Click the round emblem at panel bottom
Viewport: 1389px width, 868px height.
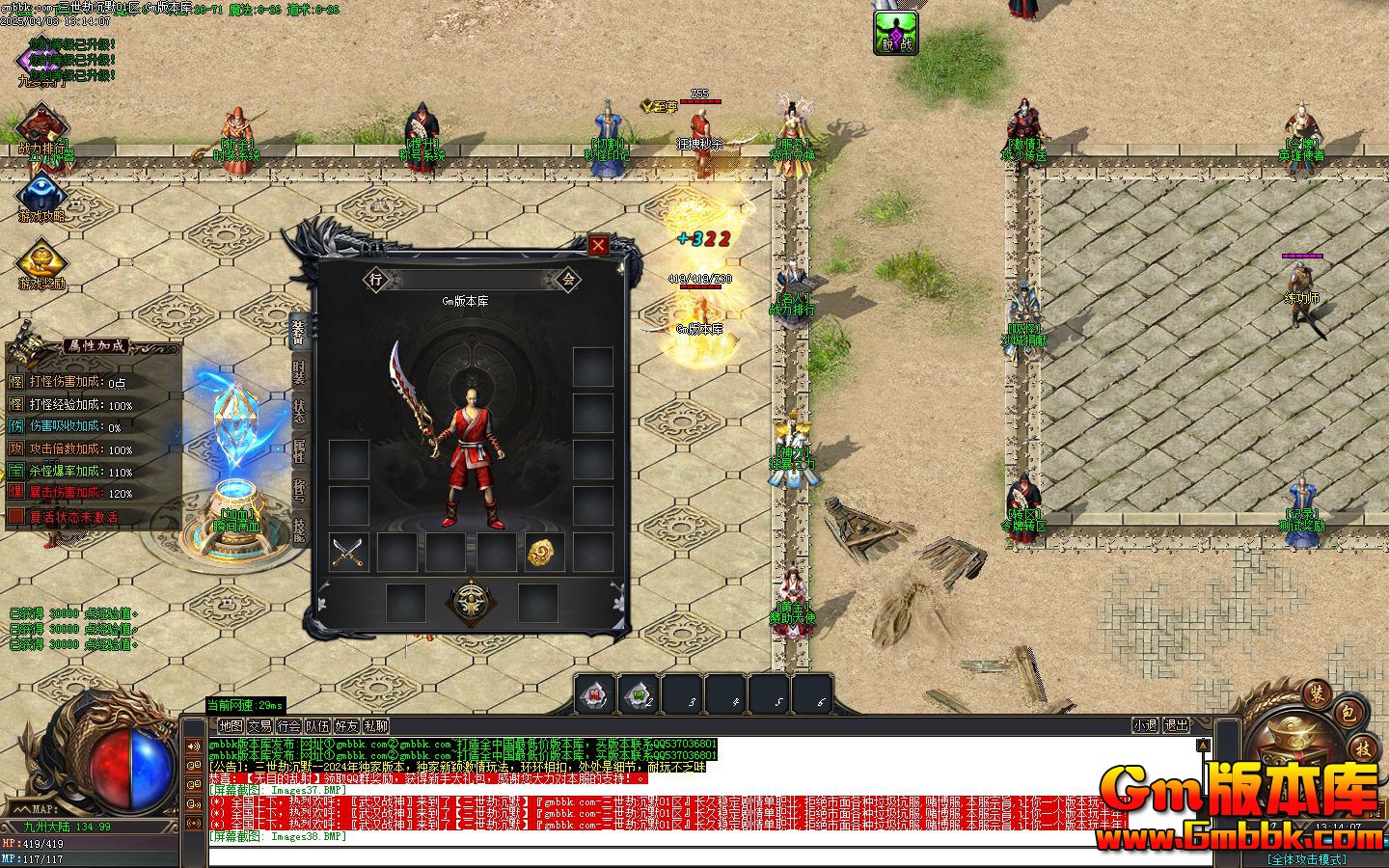pos(471,602)
